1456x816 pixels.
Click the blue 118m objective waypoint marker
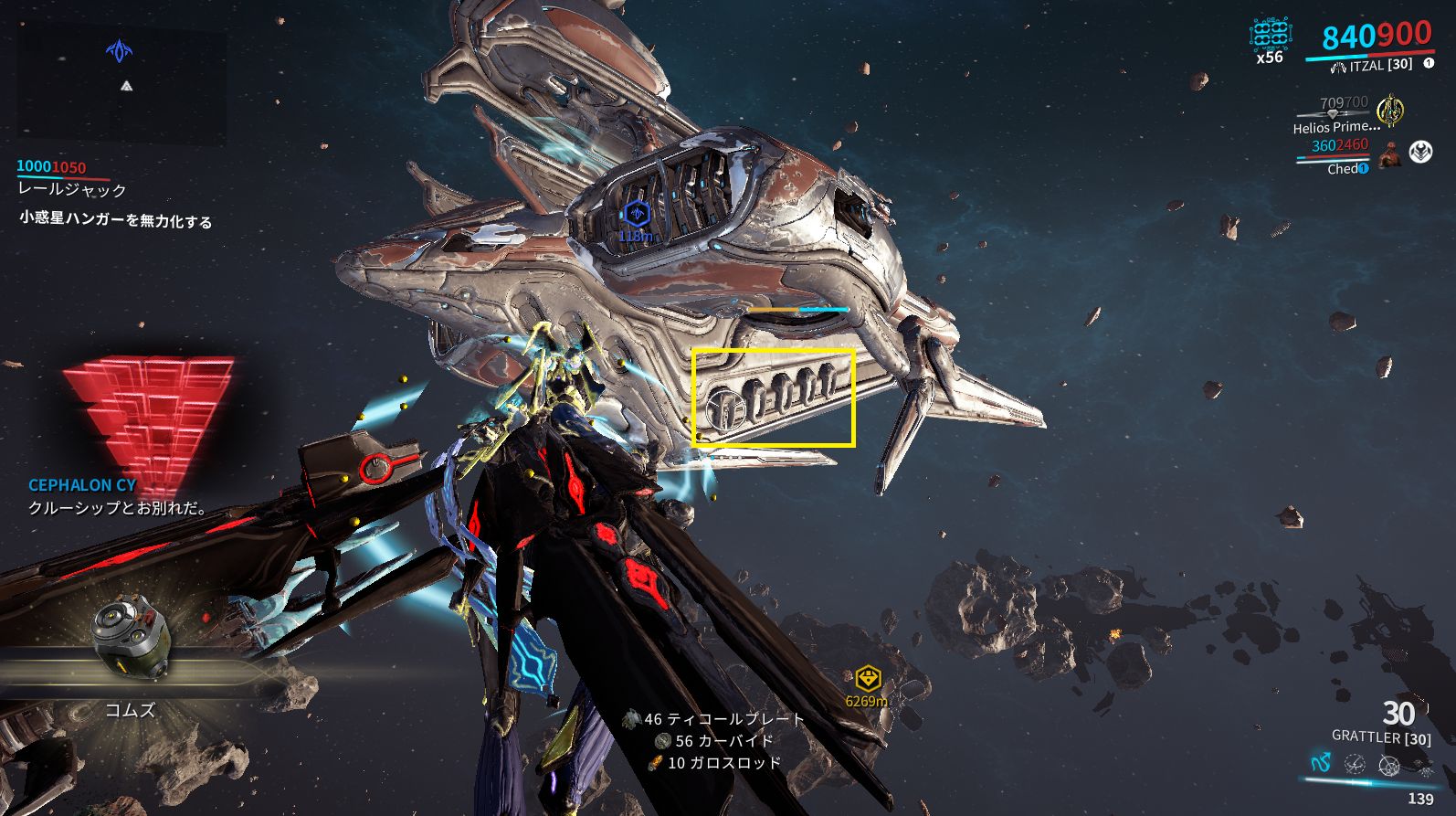click(x=636, y=216)
